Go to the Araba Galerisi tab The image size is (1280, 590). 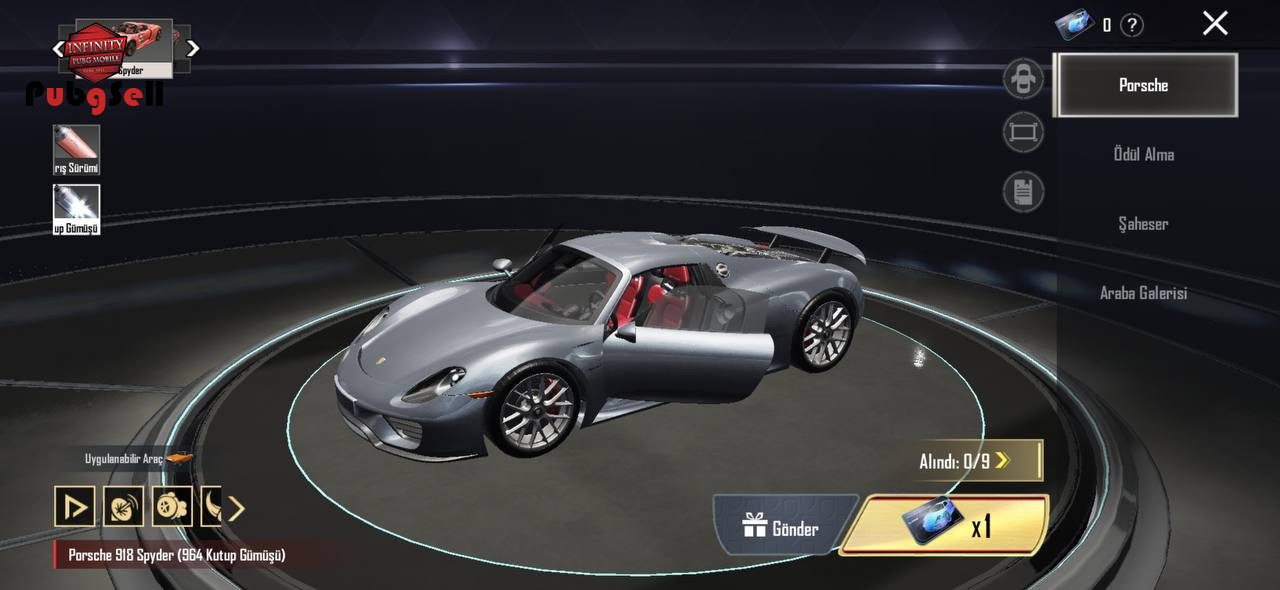click(1143, 293)
